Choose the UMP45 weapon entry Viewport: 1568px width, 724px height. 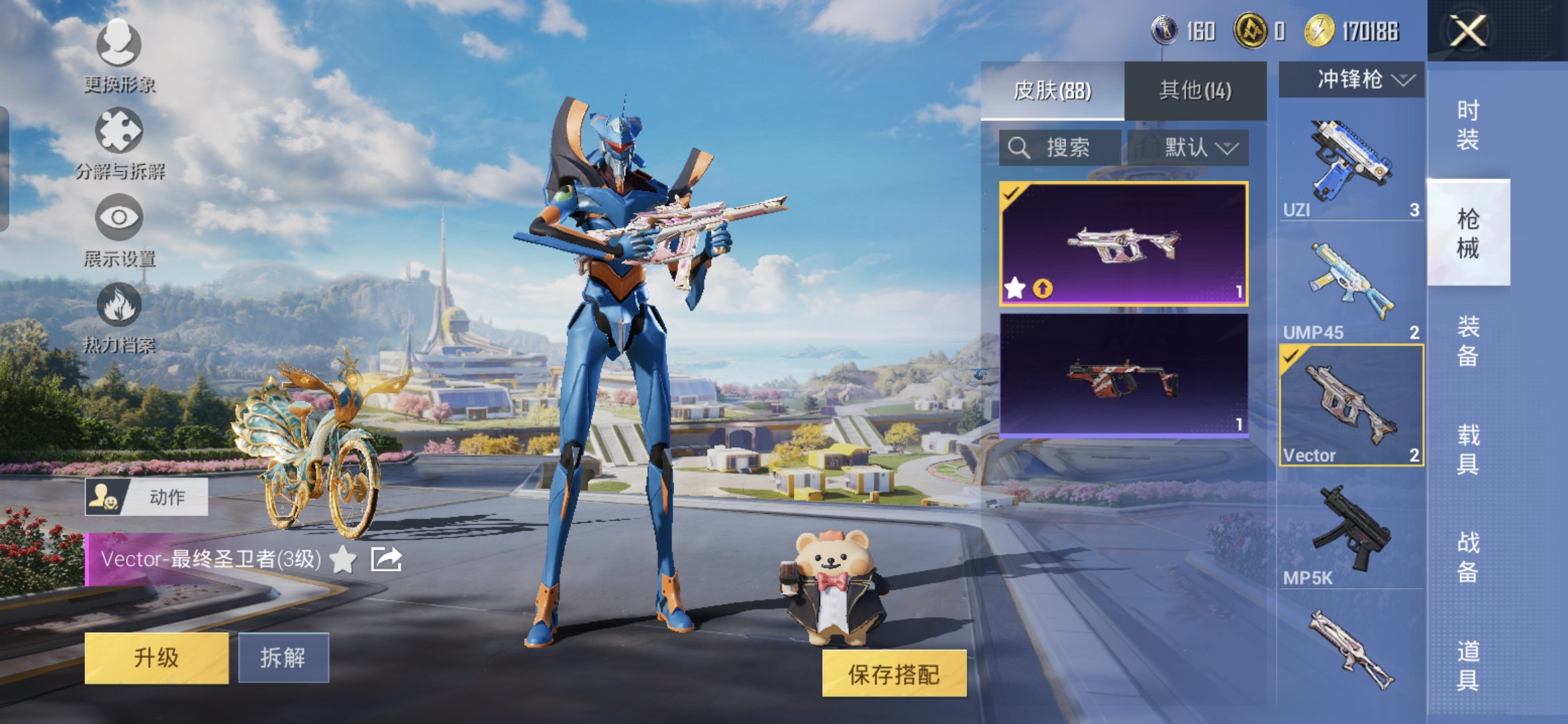1351,290
